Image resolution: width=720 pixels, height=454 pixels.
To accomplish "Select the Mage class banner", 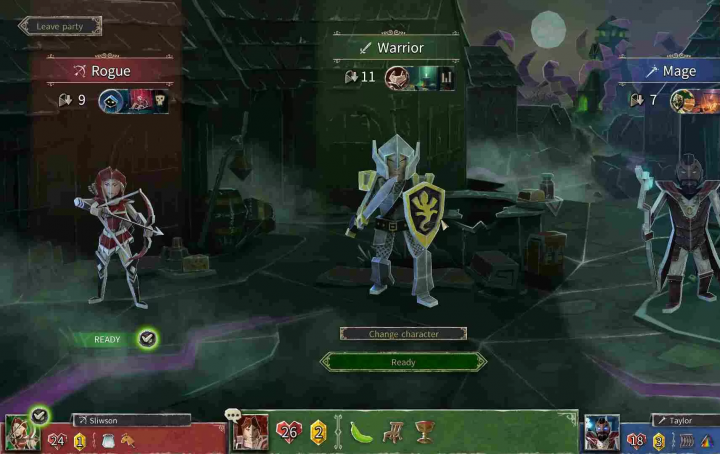I will (x=678, y=72).
